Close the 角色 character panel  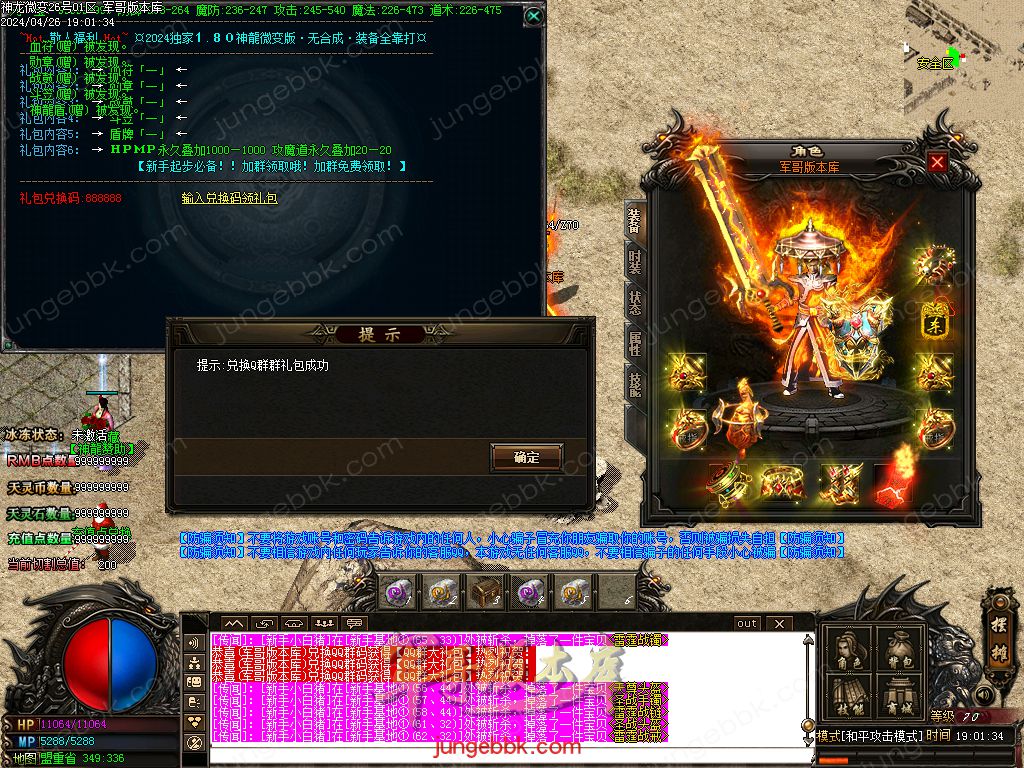tap(937, 162)
